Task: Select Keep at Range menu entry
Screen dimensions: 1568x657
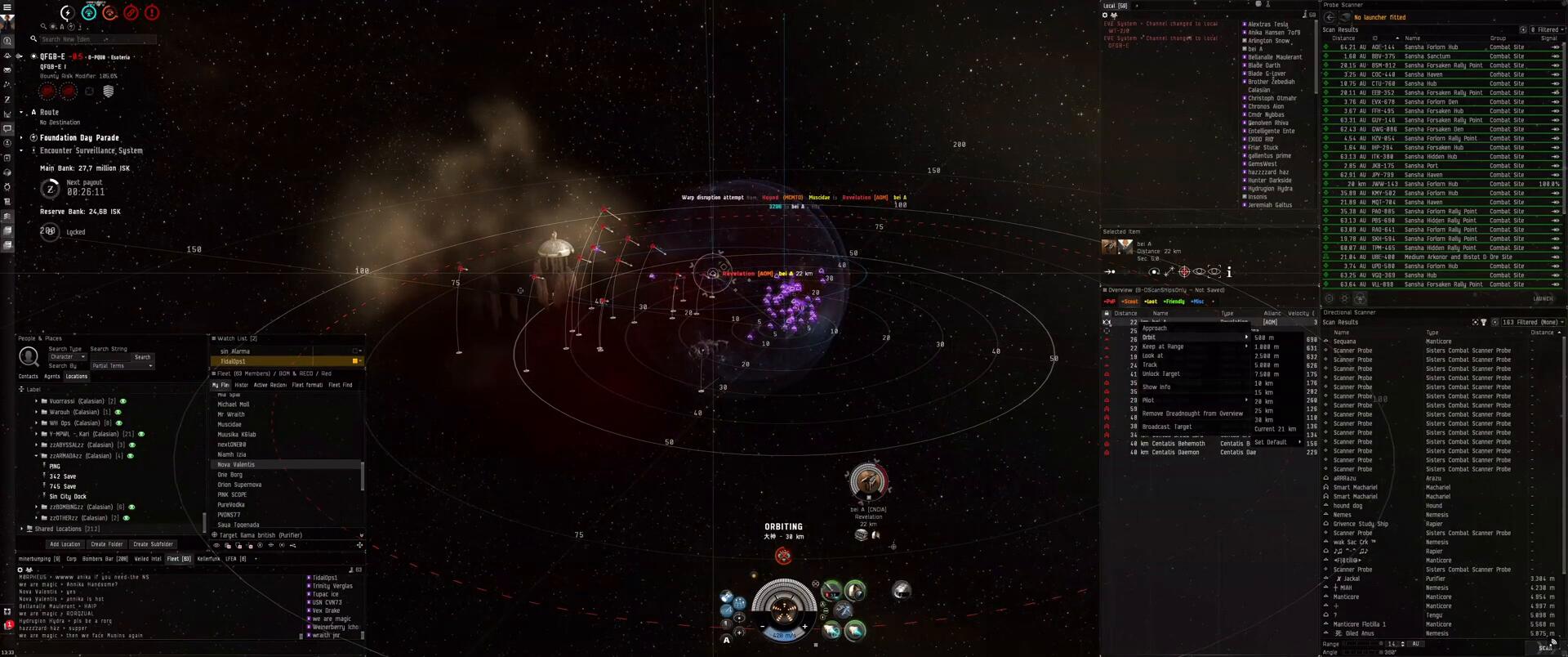Action: pyautogui.click(x=1162, y=346)
